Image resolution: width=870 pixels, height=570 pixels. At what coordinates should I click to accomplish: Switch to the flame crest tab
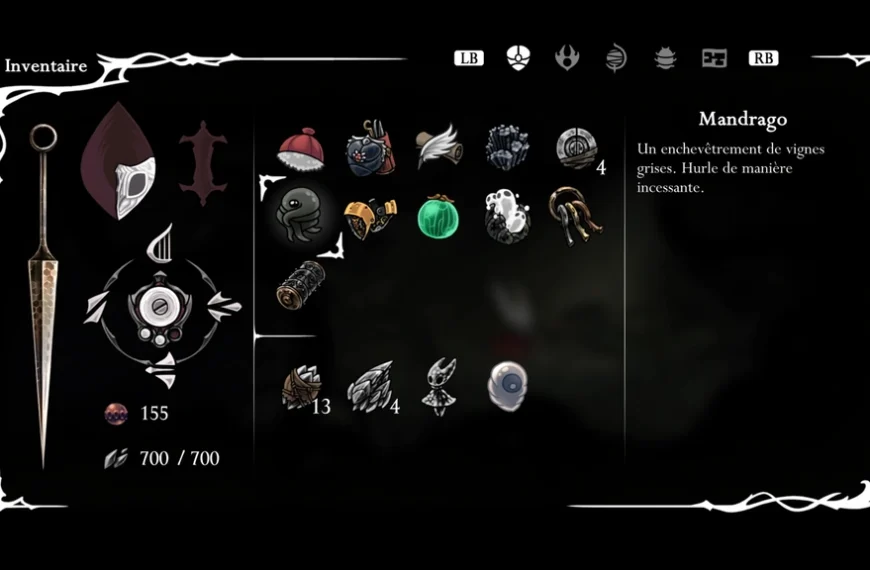[567, 58]
